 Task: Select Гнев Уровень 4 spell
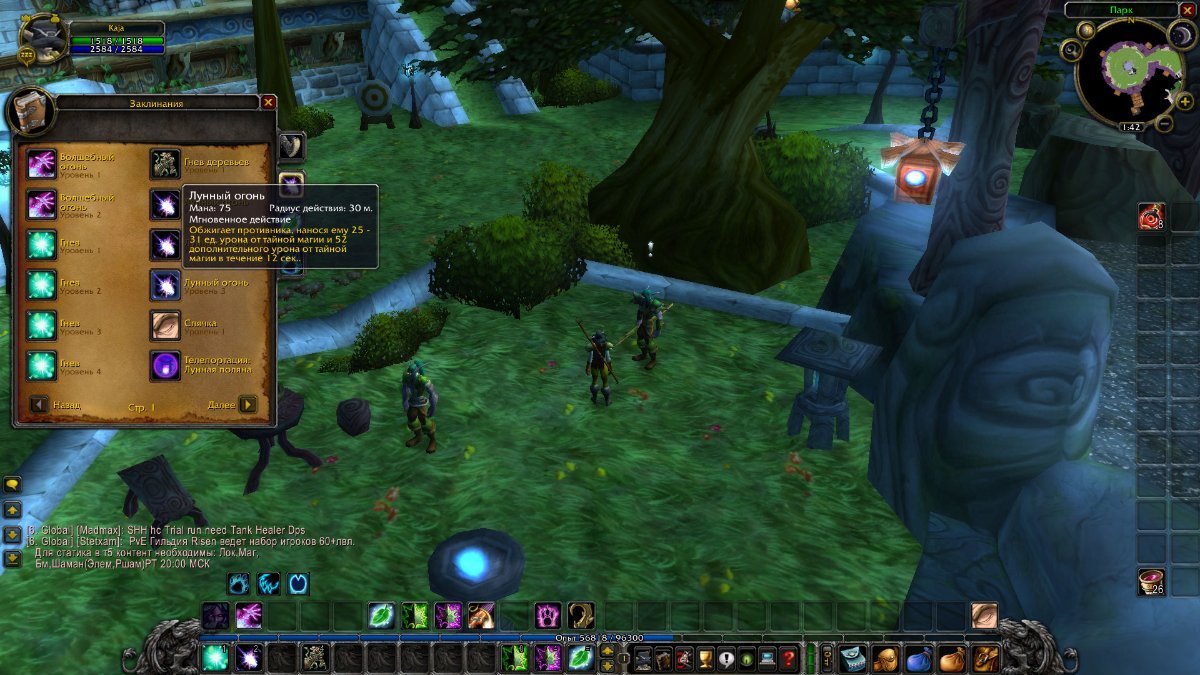42,365
